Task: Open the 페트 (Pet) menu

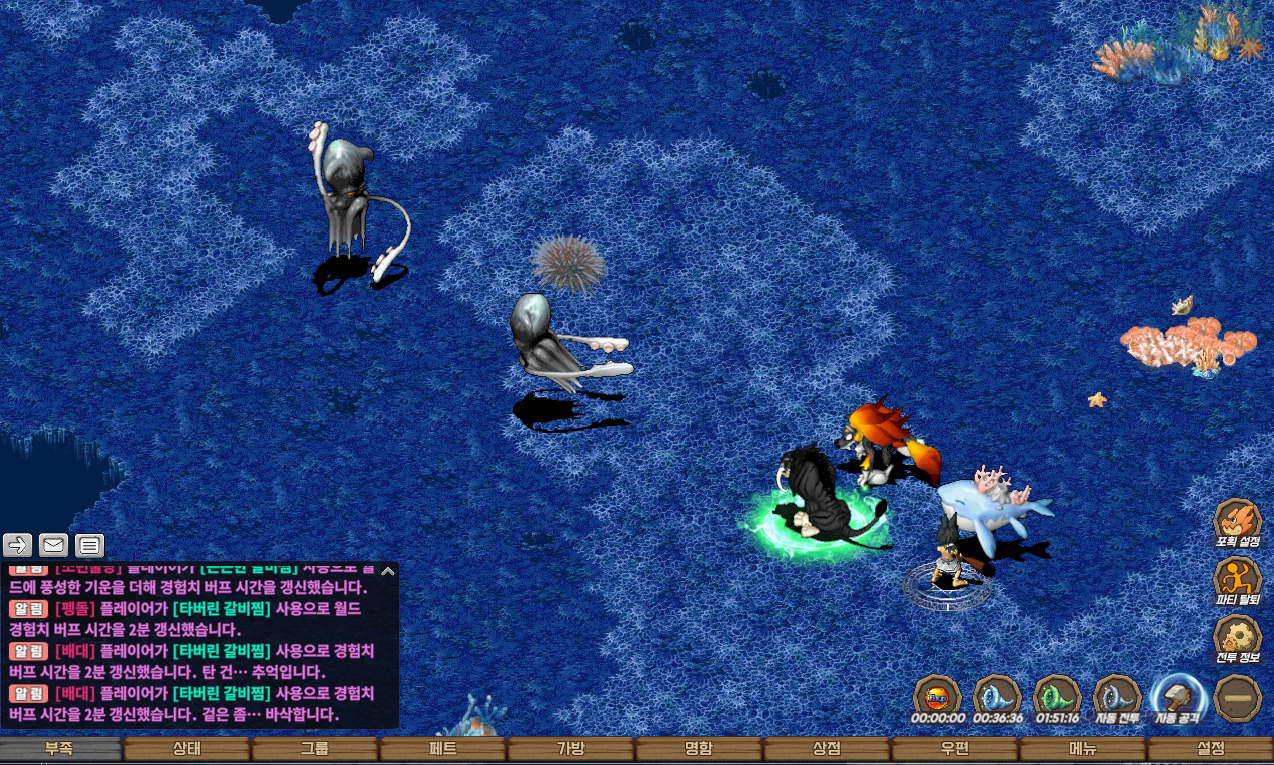Action: coord(443,748)
